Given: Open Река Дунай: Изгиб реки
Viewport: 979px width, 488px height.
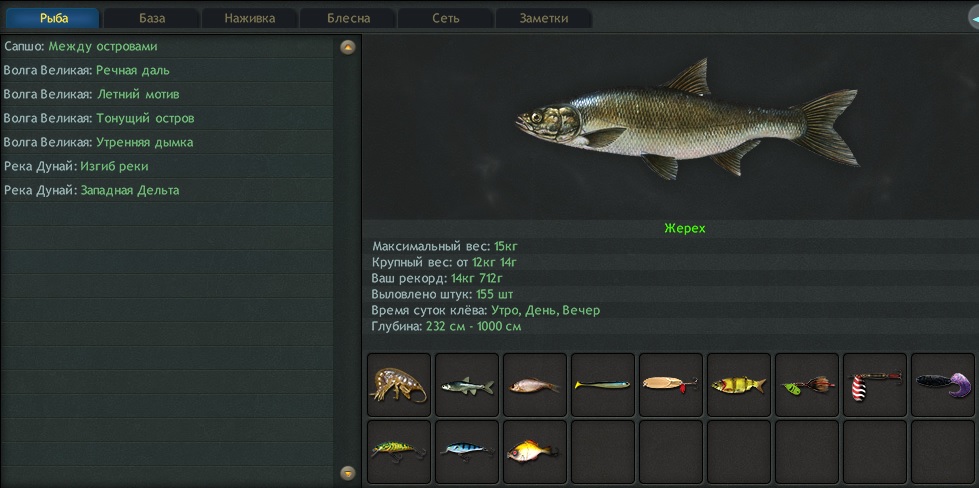Looking at the screenshot, I should tap(76, 166).
